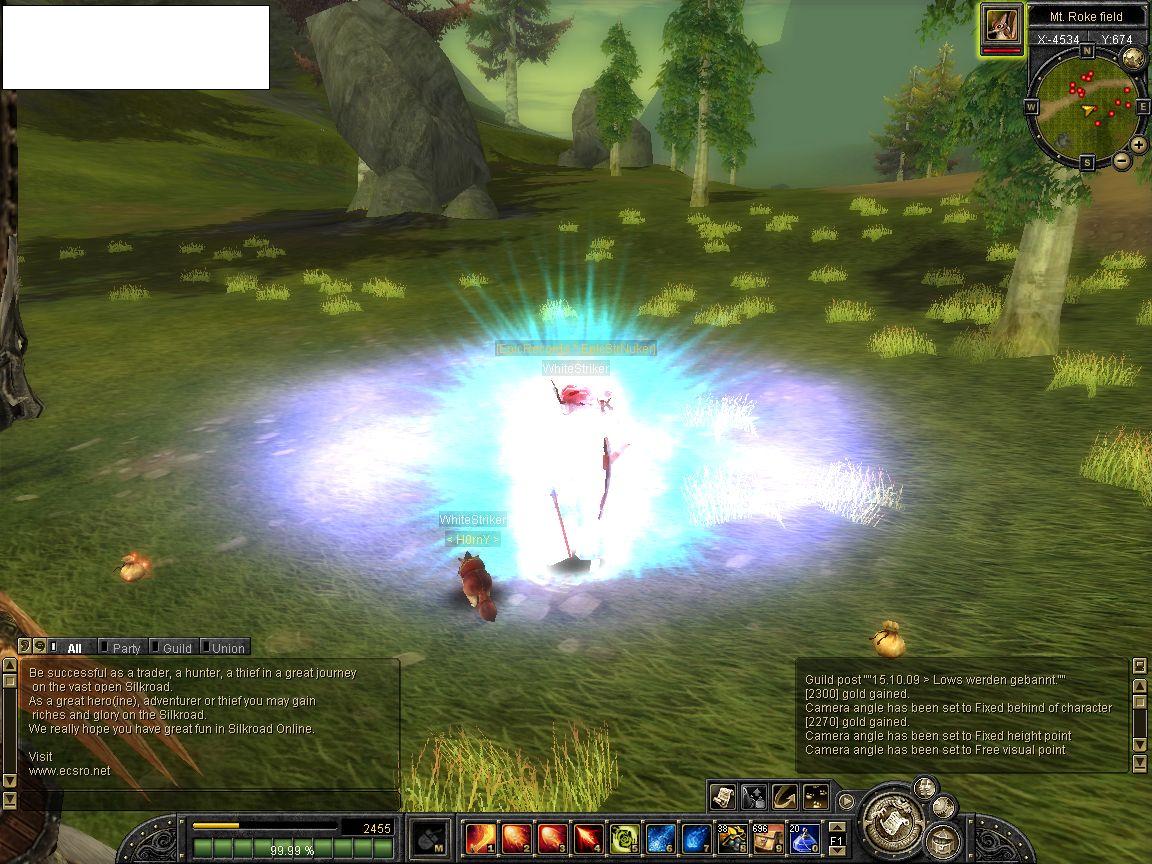Select the Union chat tab

(227, 648)
